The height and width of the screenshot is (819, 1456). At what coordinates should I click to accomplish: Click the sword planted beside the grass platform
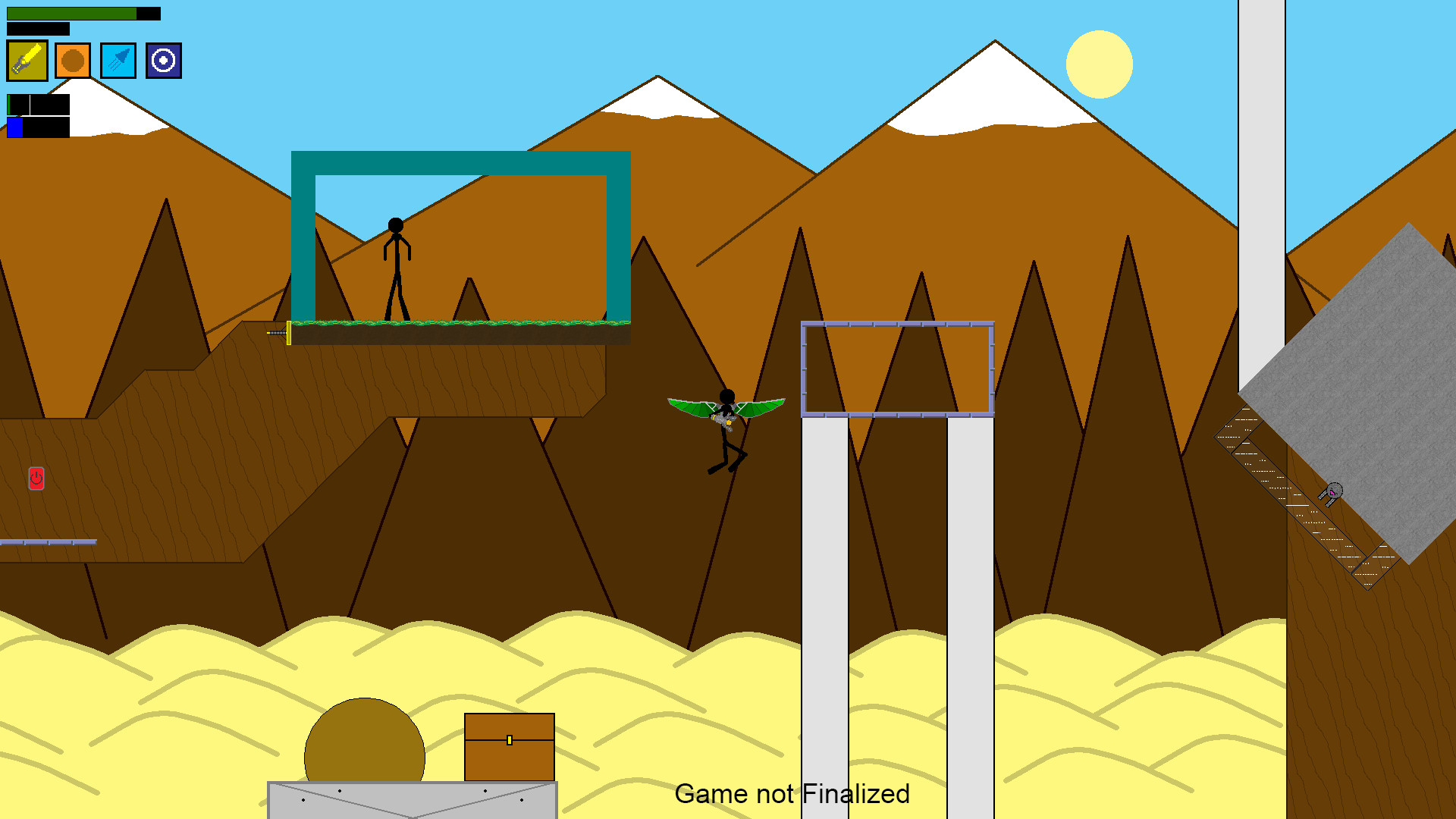pyautogui.click(x=281, y=333)
